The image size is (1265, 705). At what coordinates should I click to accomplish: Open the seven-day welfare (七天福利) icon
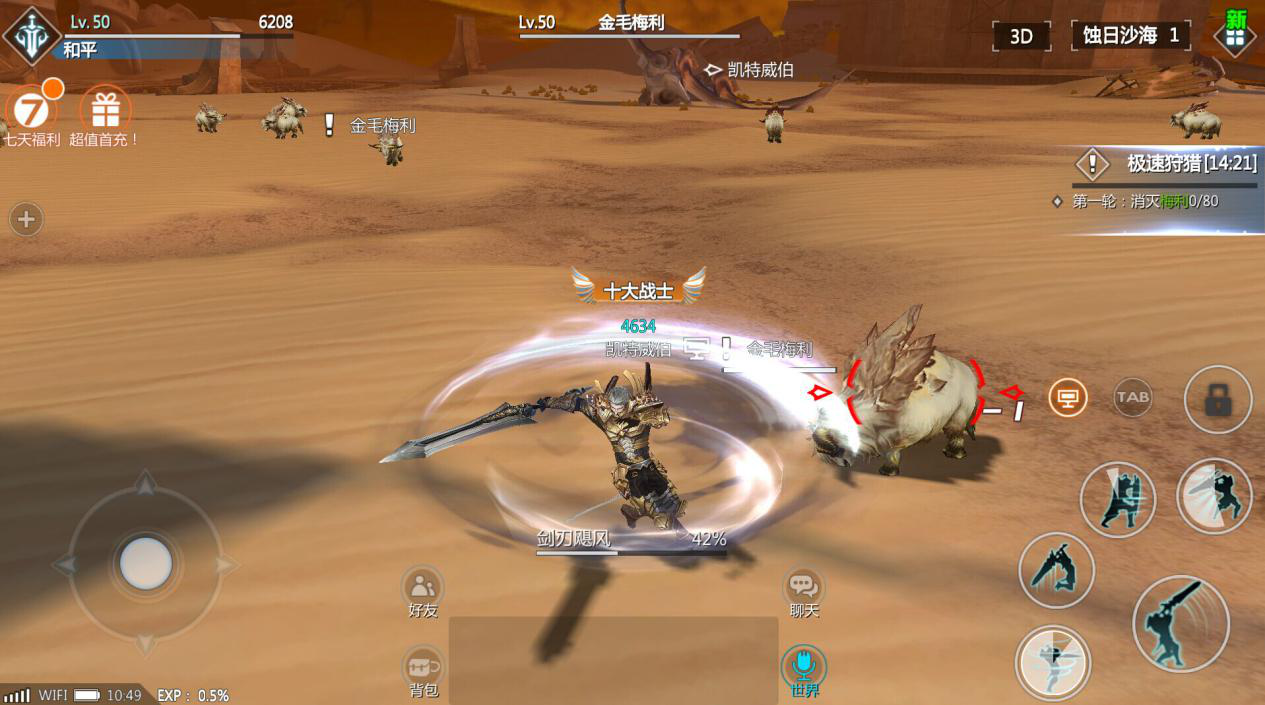[x=30, y=110]
